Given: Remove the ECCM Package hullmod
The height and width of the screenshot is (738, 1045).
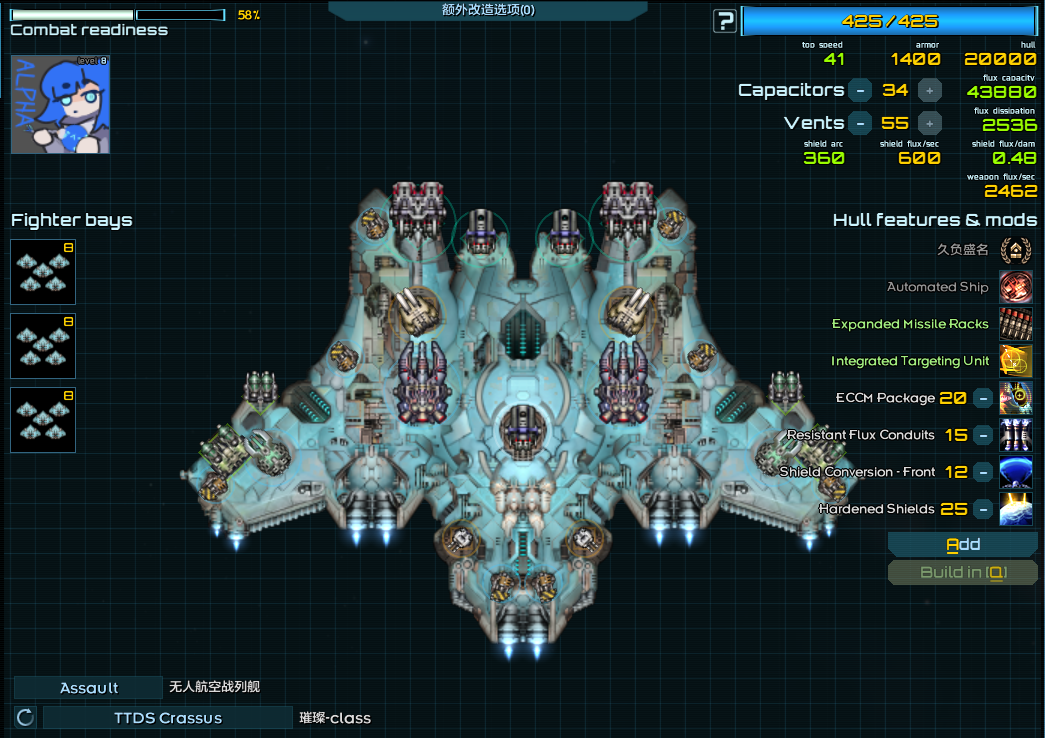Looking at the screenshot, I should pos(983,398).
